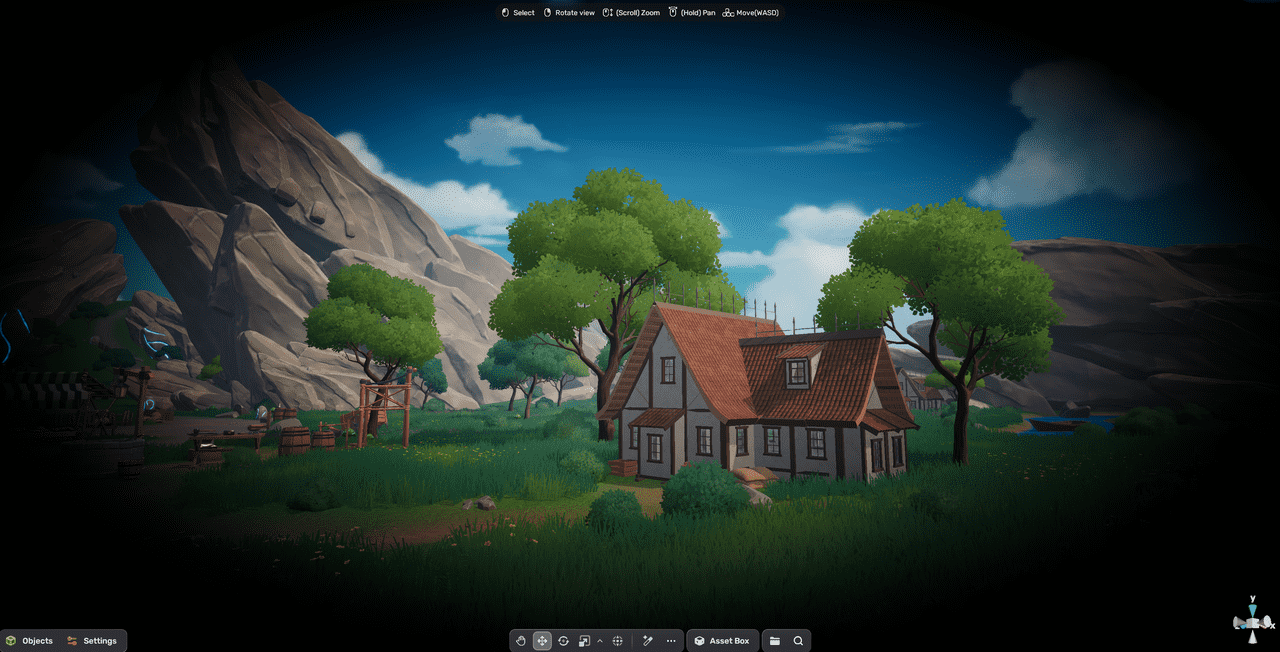Open the Settings panel
This screenshot has height=652, width=1280.
coord(92,641)
